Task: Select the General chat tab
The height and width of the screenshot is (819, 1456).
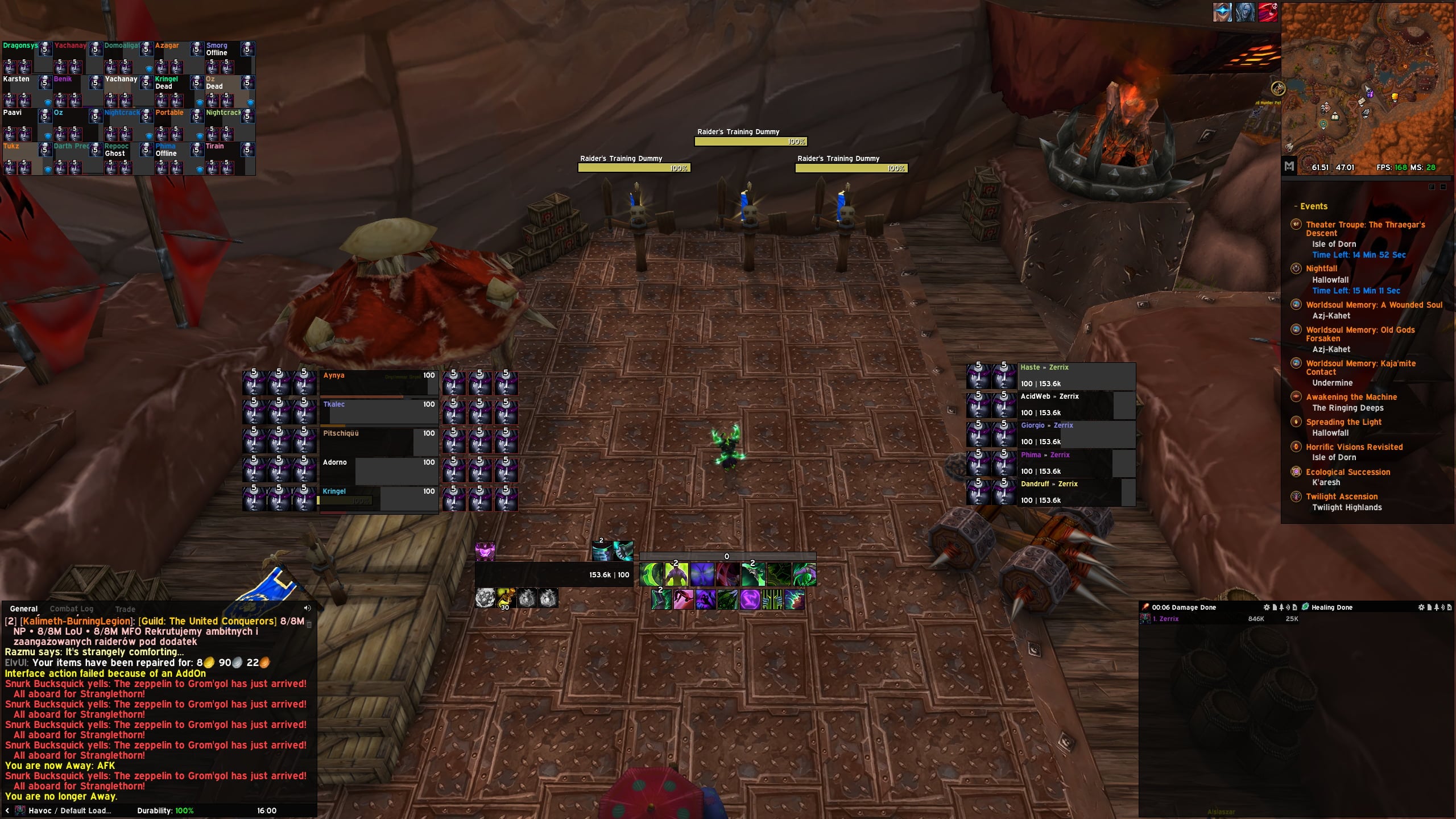Action: click(24, 609)
